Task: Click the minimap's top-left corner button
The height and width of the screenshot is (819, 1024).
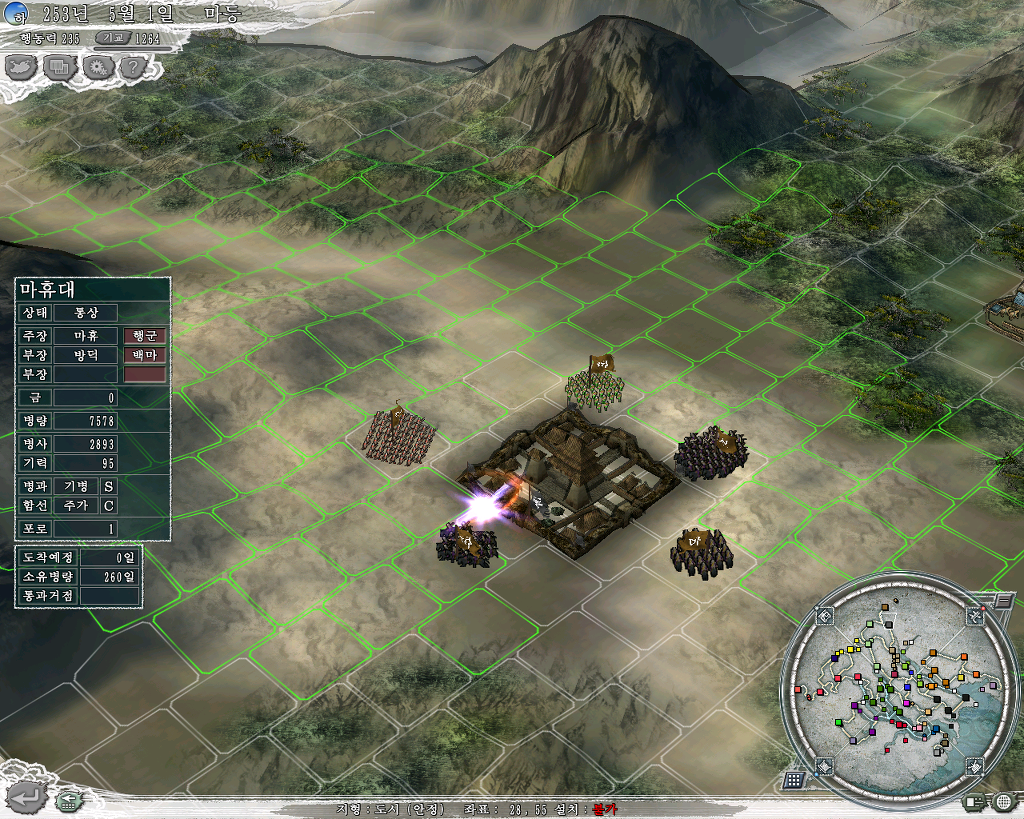Action: point(824,616)
